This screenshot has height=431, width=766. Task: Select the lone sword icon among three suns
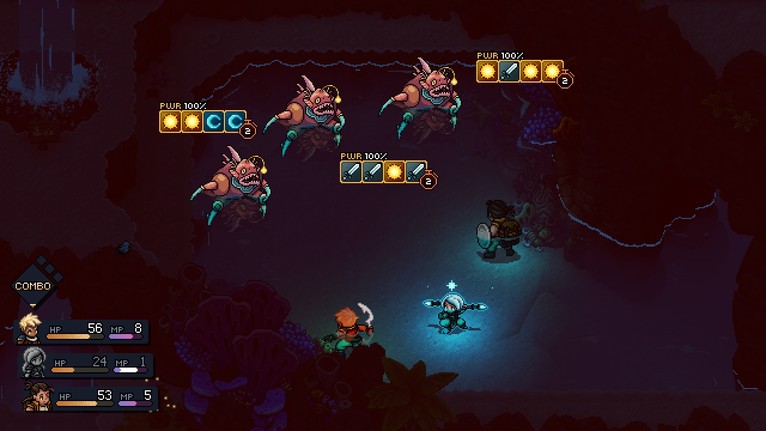[x=509, y=71]
